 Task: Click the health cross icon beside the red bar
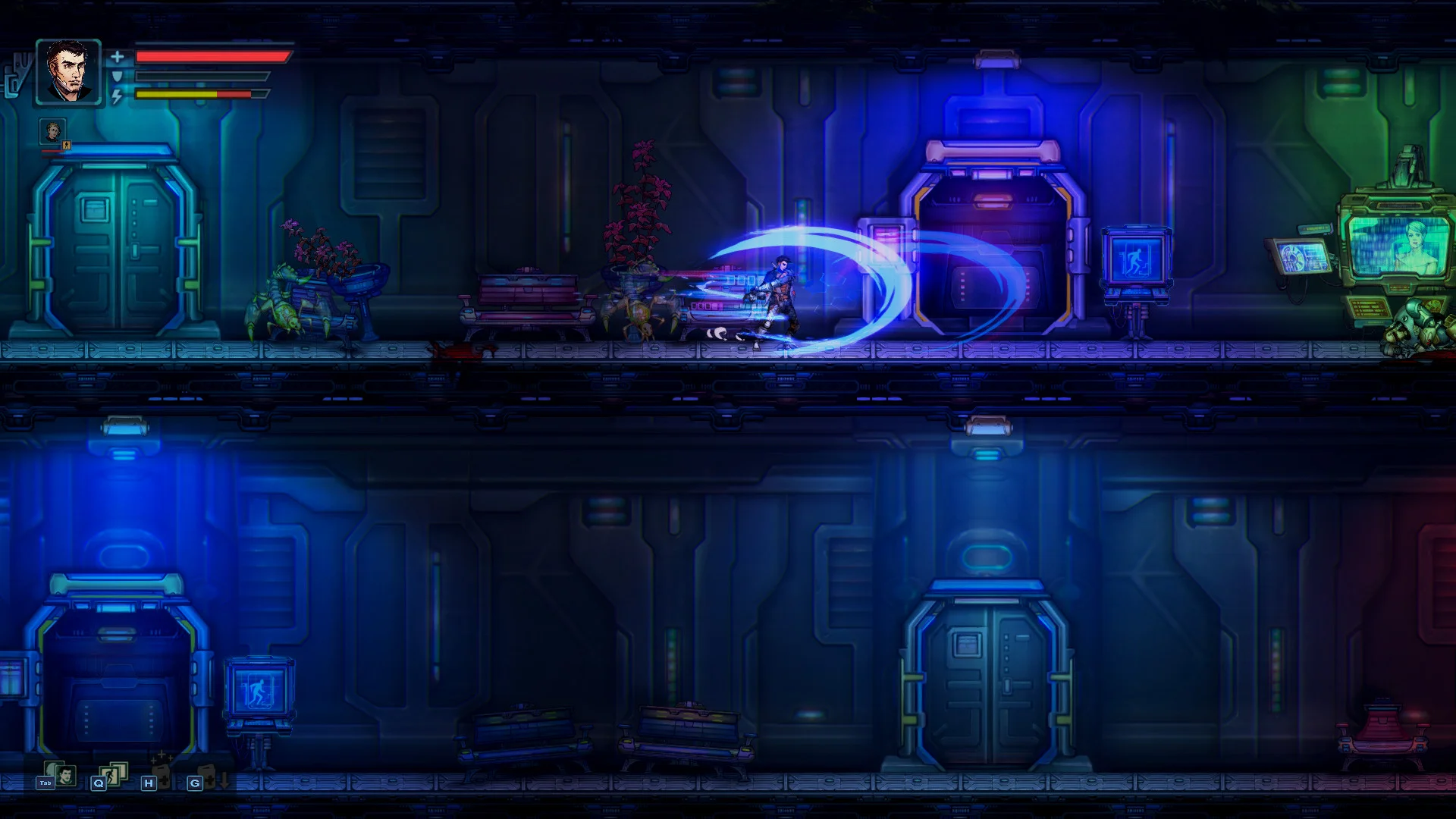click(118, 55)
